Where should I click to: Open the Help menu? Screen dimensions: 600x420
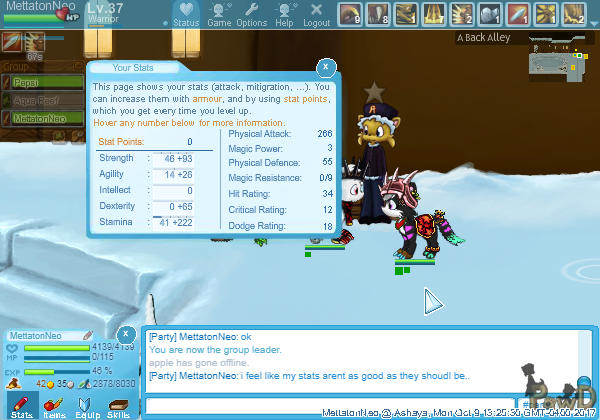(x=284, y=15)
